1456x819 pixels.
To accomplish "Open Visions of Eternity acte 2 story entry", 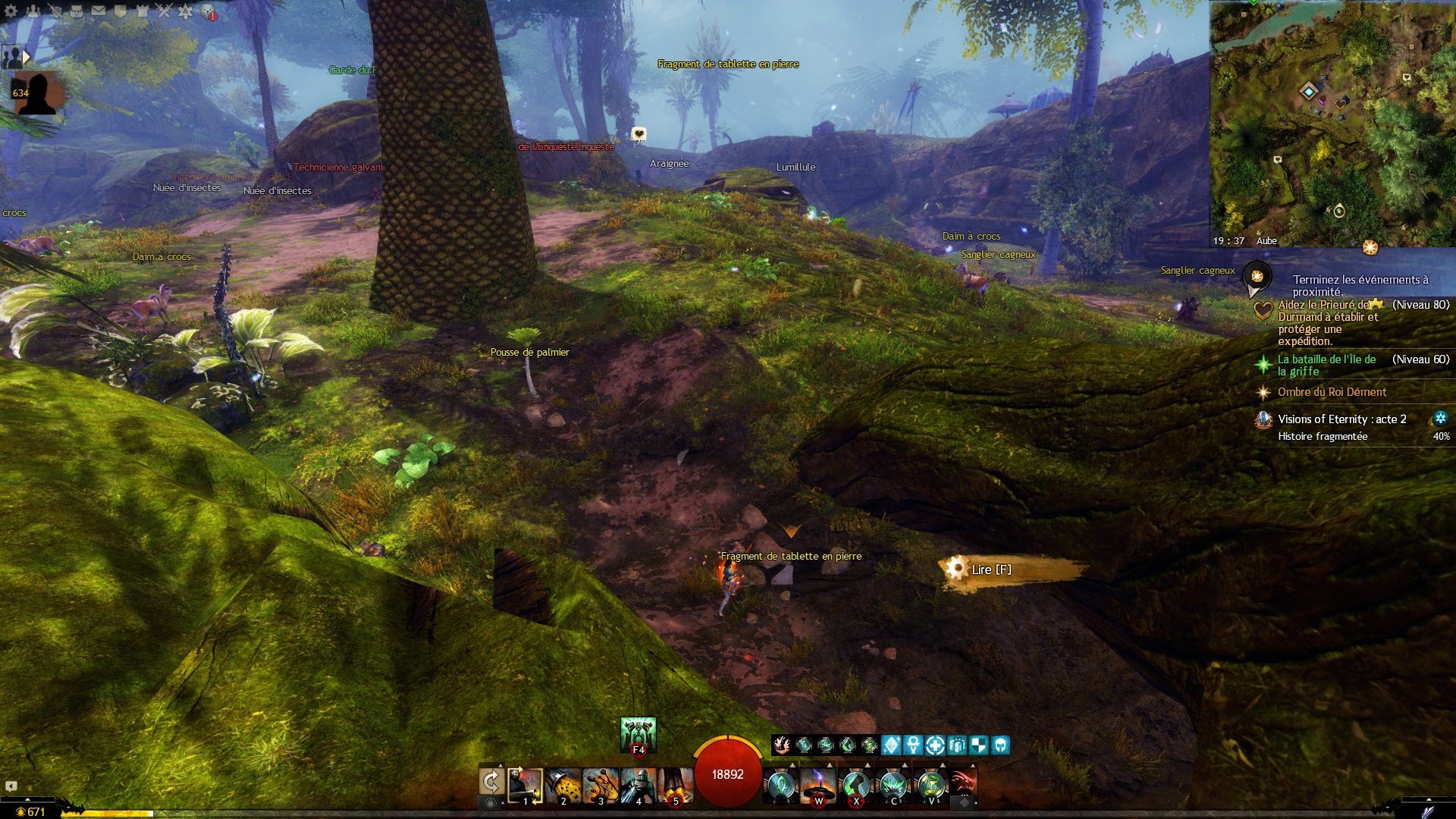I will pyautogui.click(x=1341, y=419).
